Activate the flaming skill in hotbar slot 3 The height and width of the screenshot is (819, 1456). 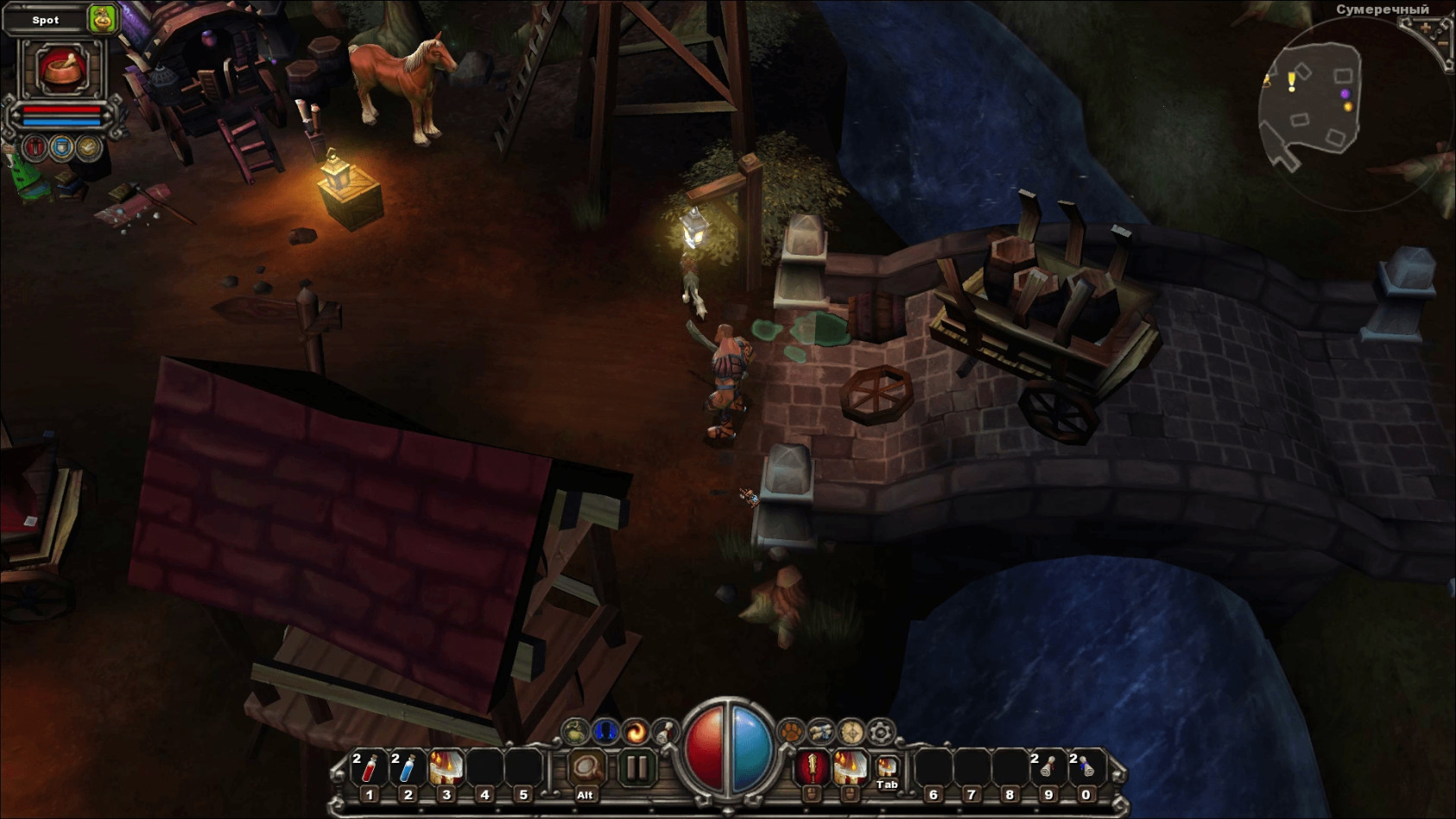coord(446,768)
